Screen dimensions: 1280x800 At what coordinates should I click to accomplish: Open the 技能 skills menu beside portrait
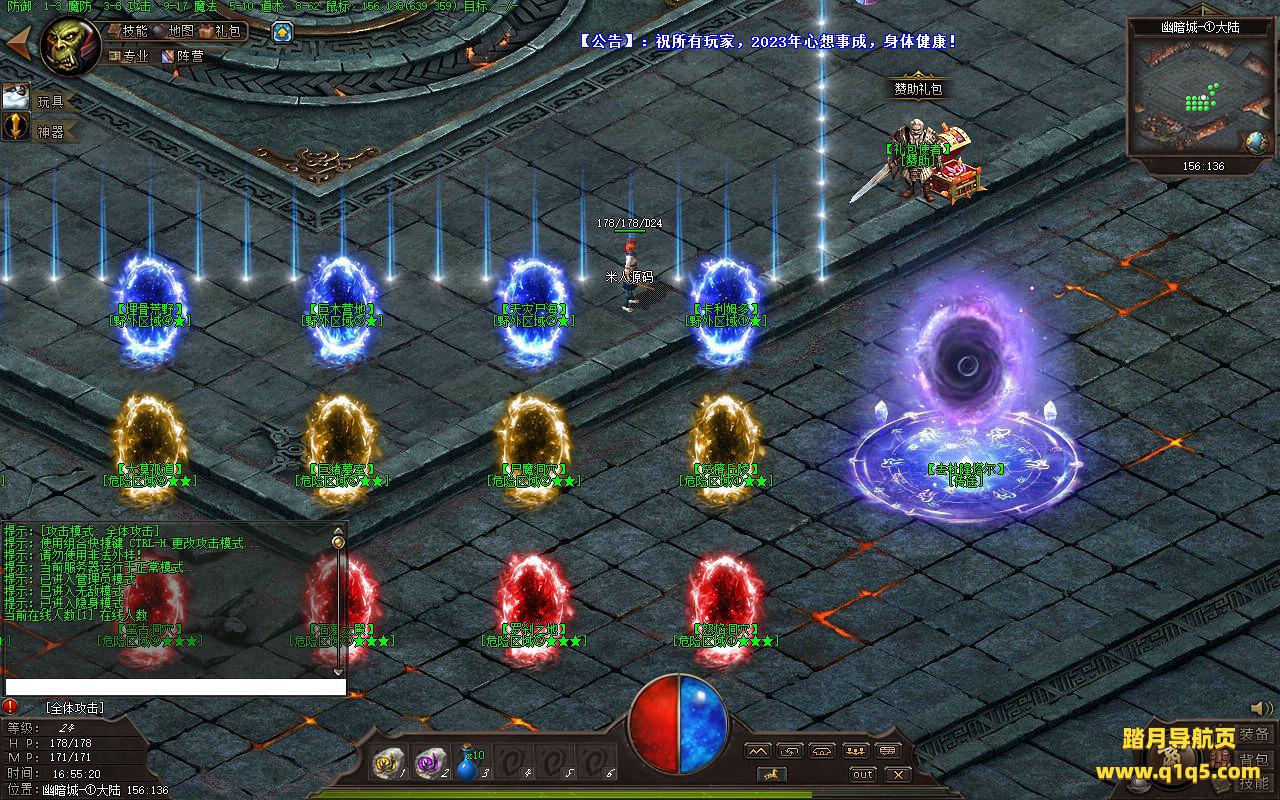tap(127, 31)
